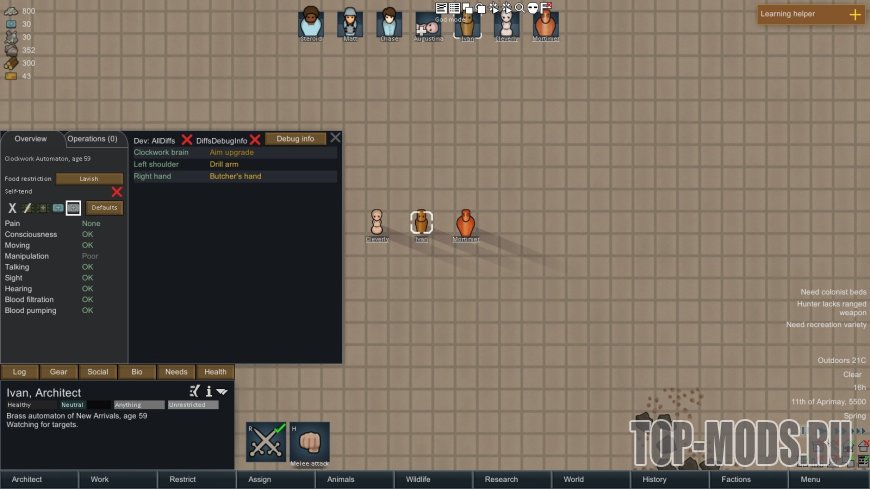Open the Factions menu
Image resolution: width=870 pixels, height=489 pixels.
(x=737, y=480)
